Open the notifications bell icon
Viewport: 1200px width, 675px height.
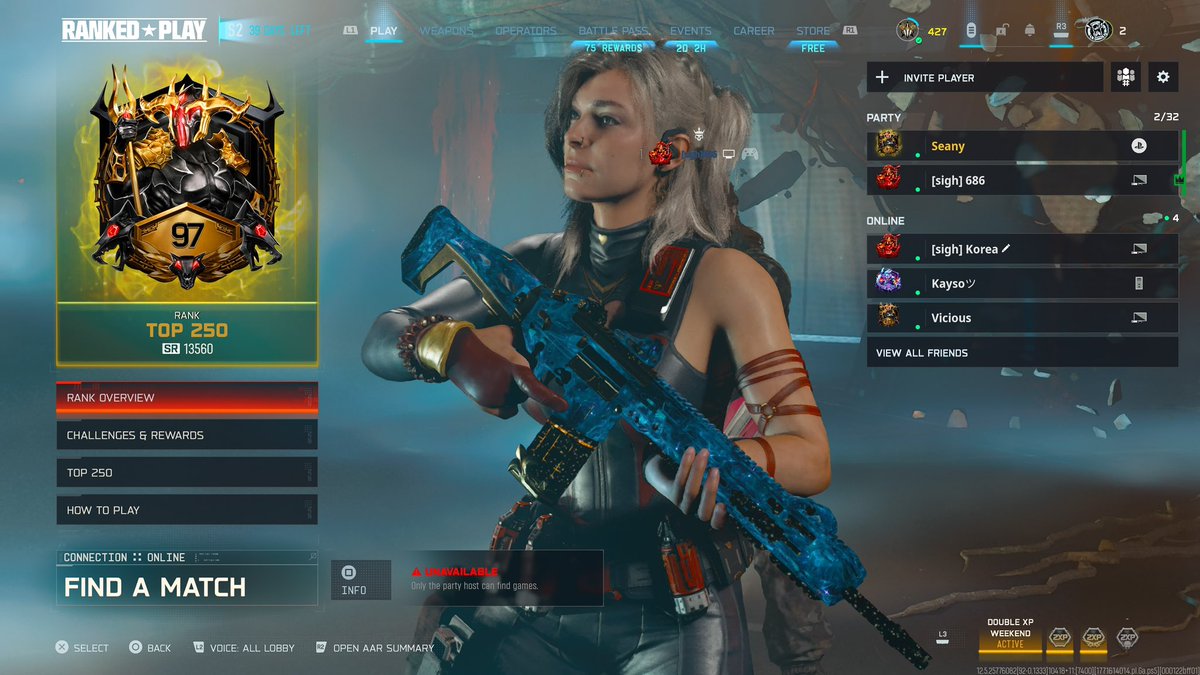pos(1030,31)
